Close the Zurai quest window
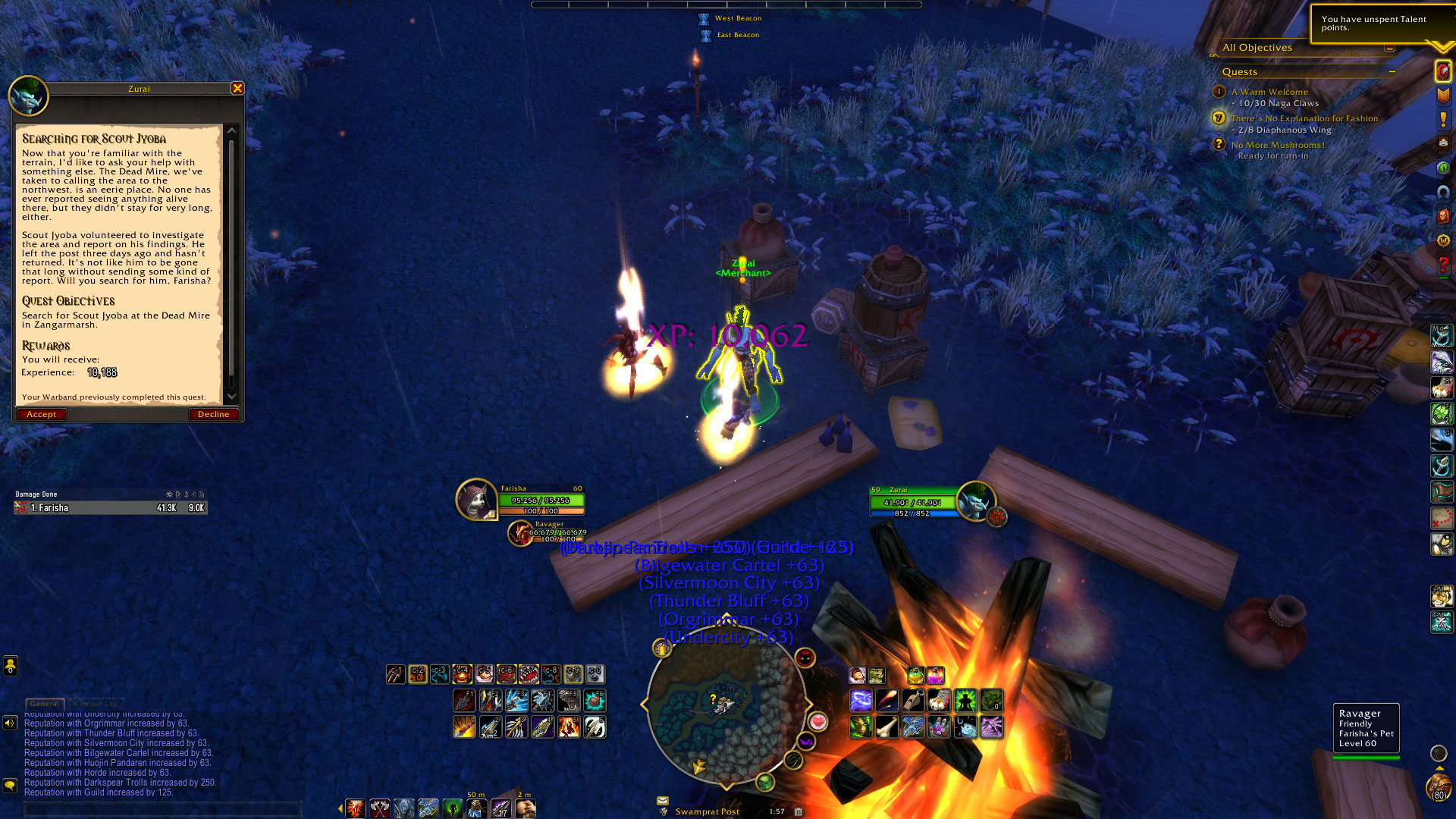The width and height of the screenshot is (1456, 819). [237, 89]
